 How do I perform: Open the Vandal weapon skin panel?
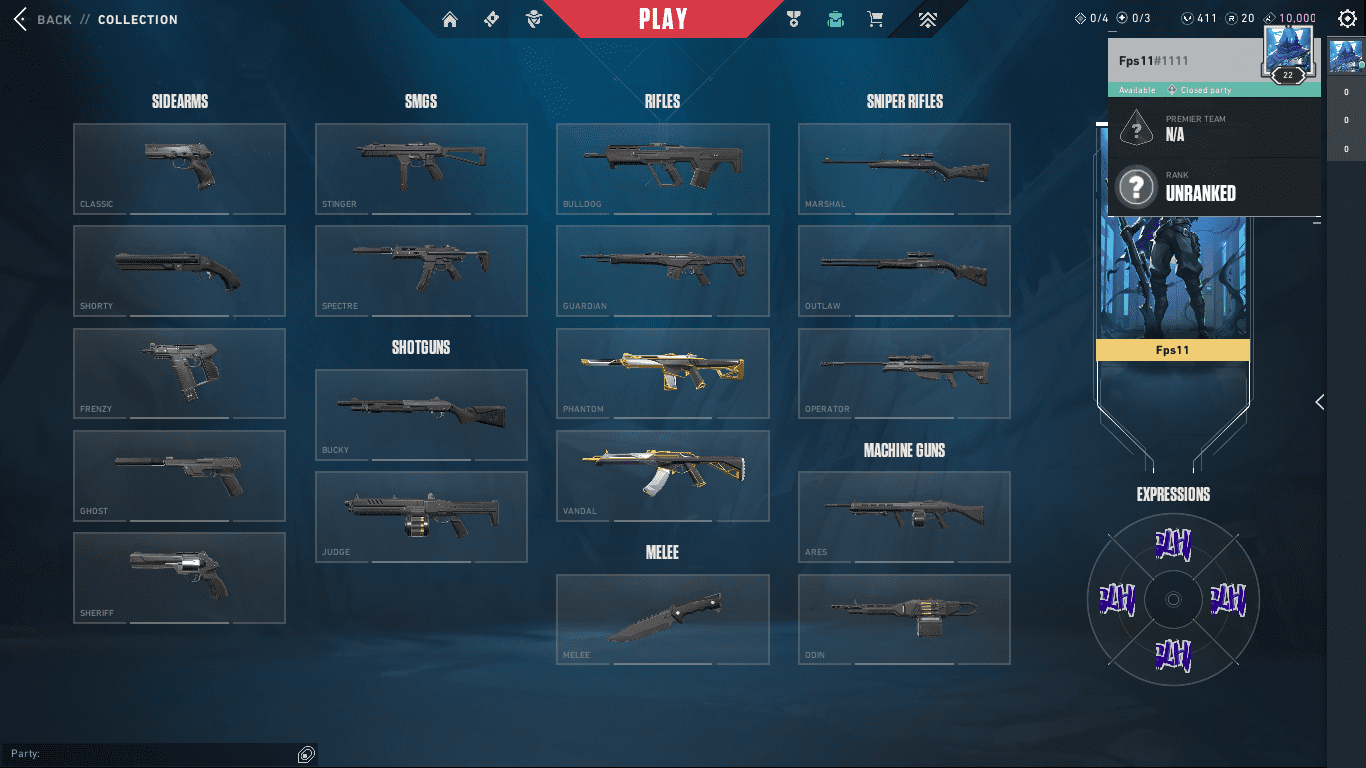[x=662, y=476]
